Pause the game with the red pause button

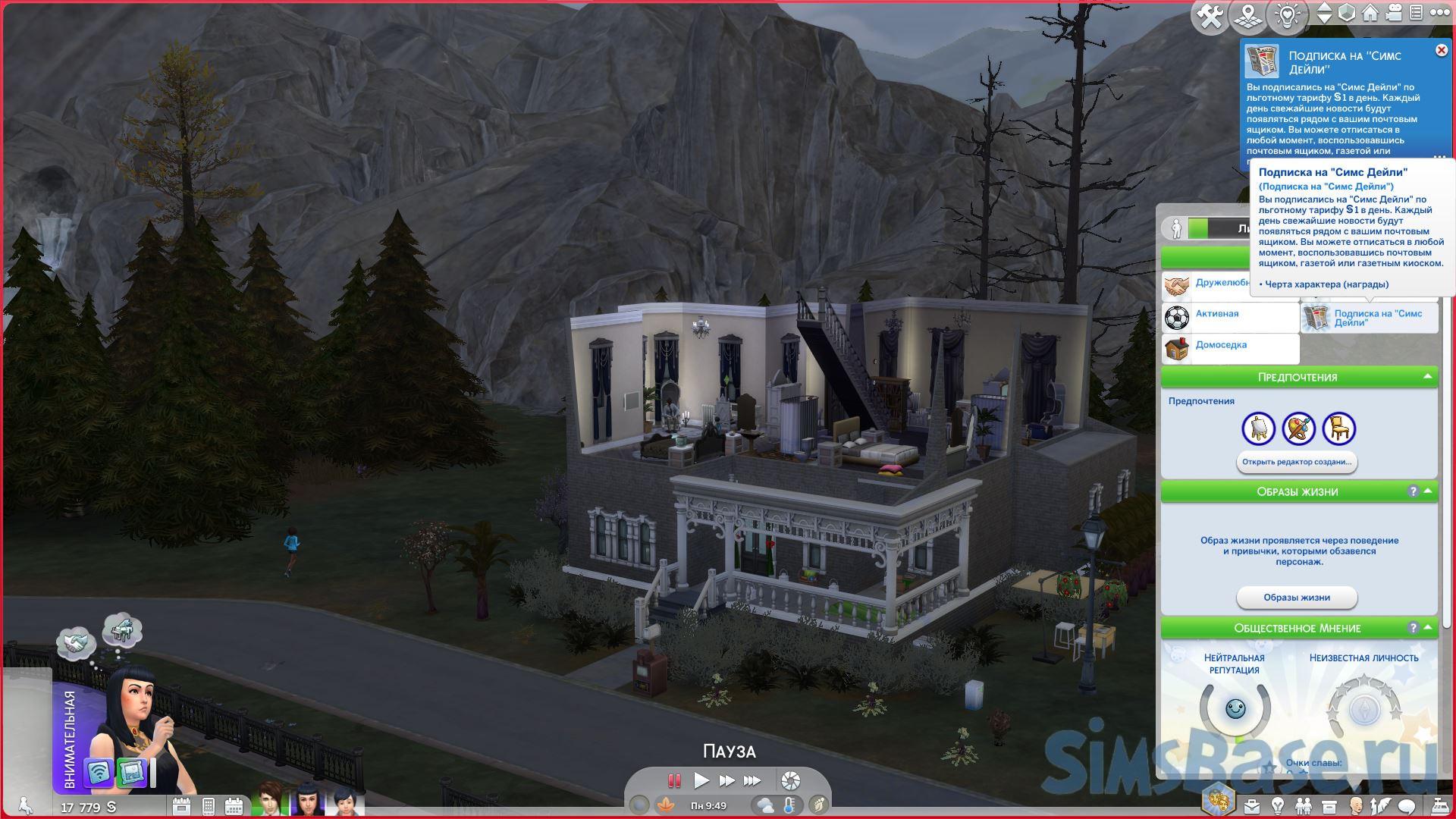[673, 780]
